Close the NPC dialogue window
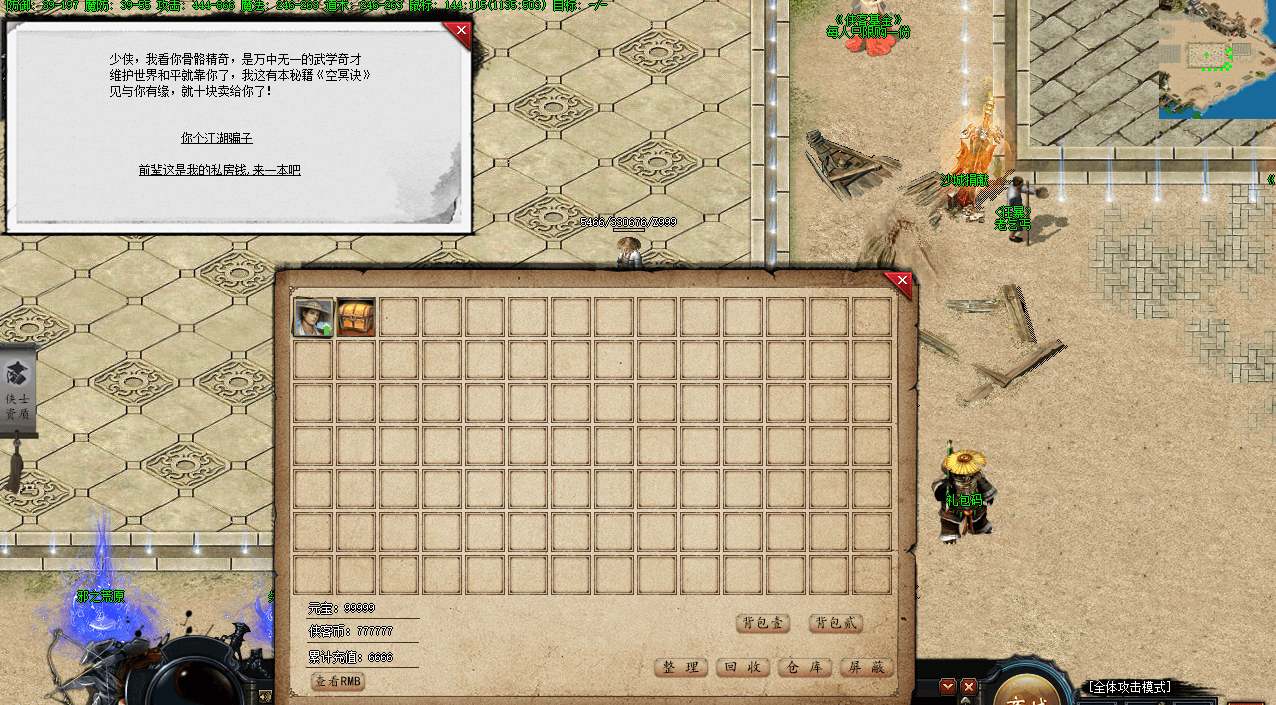This screenshot has height=705, width=1276. tap(460, 32)
